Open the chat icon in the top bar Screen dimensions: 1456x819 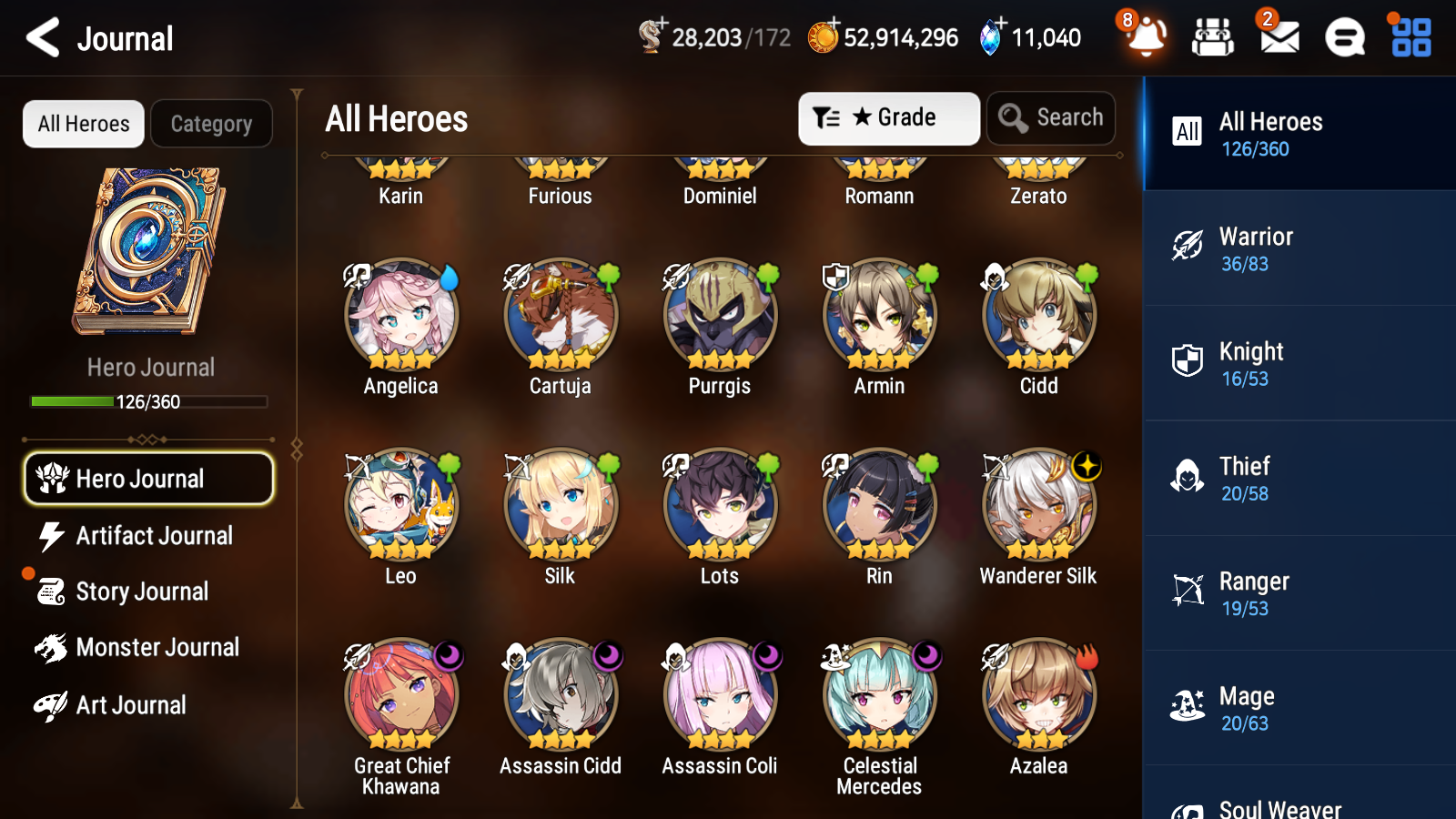coord(1343,38)
